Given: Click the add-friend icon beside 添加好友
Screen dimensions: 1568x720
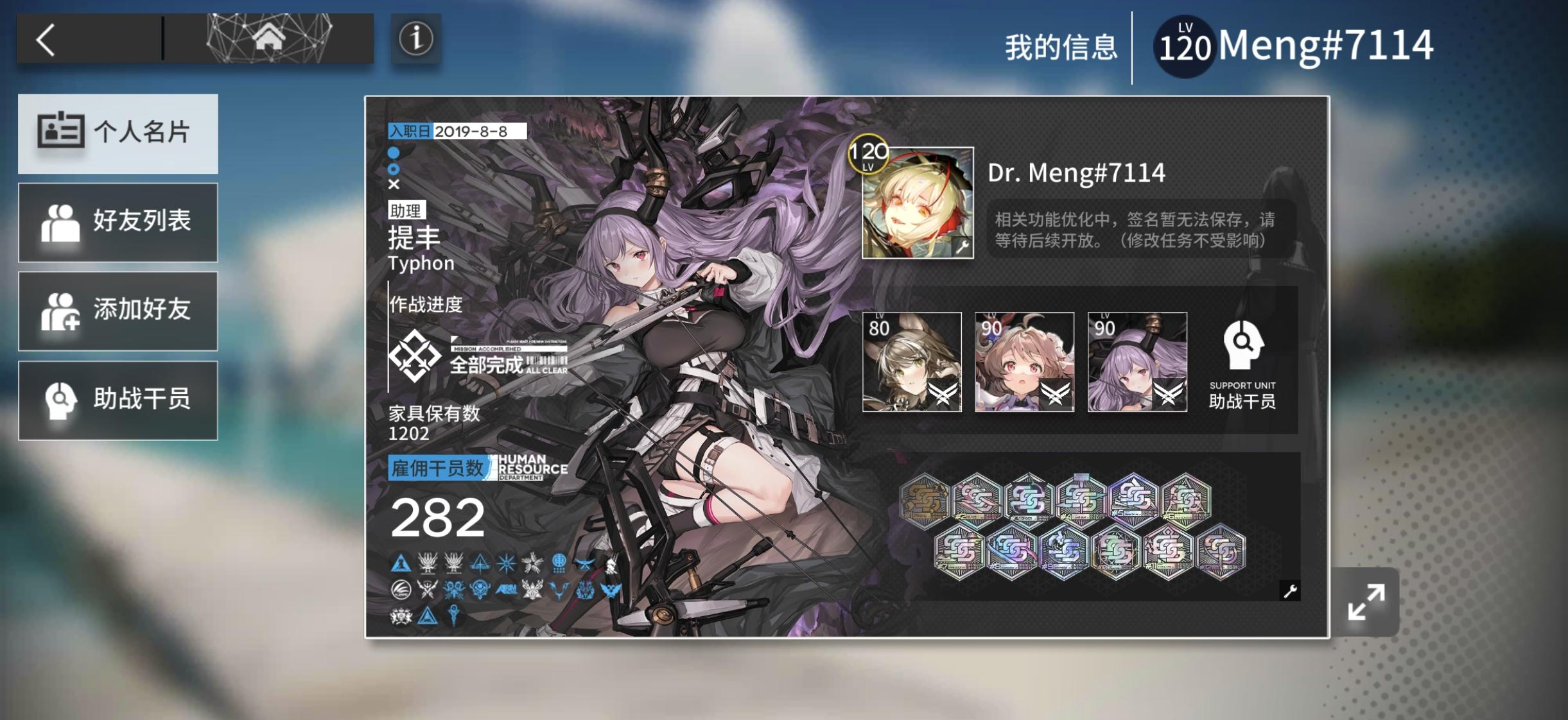Looking at the screenshot, I should (62, 311).
